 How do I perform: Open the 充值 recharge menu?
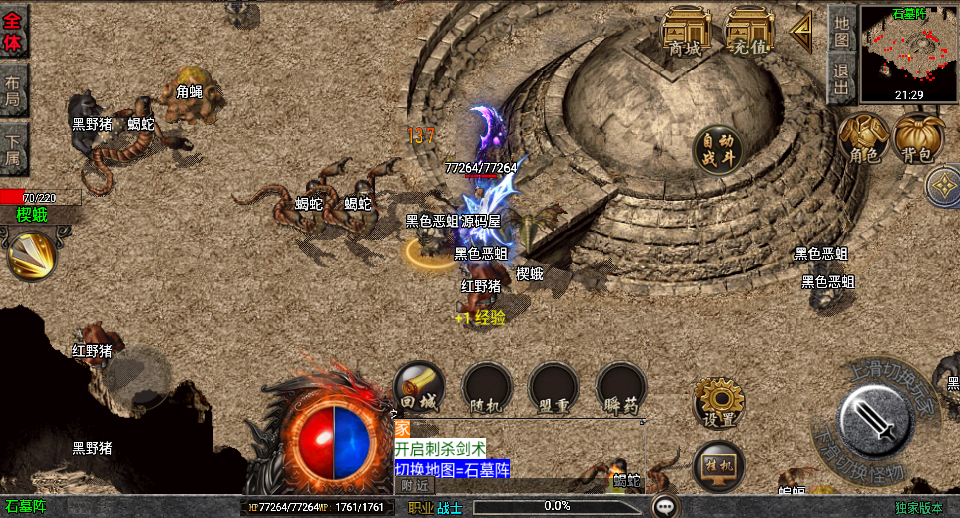coord(749,31)
